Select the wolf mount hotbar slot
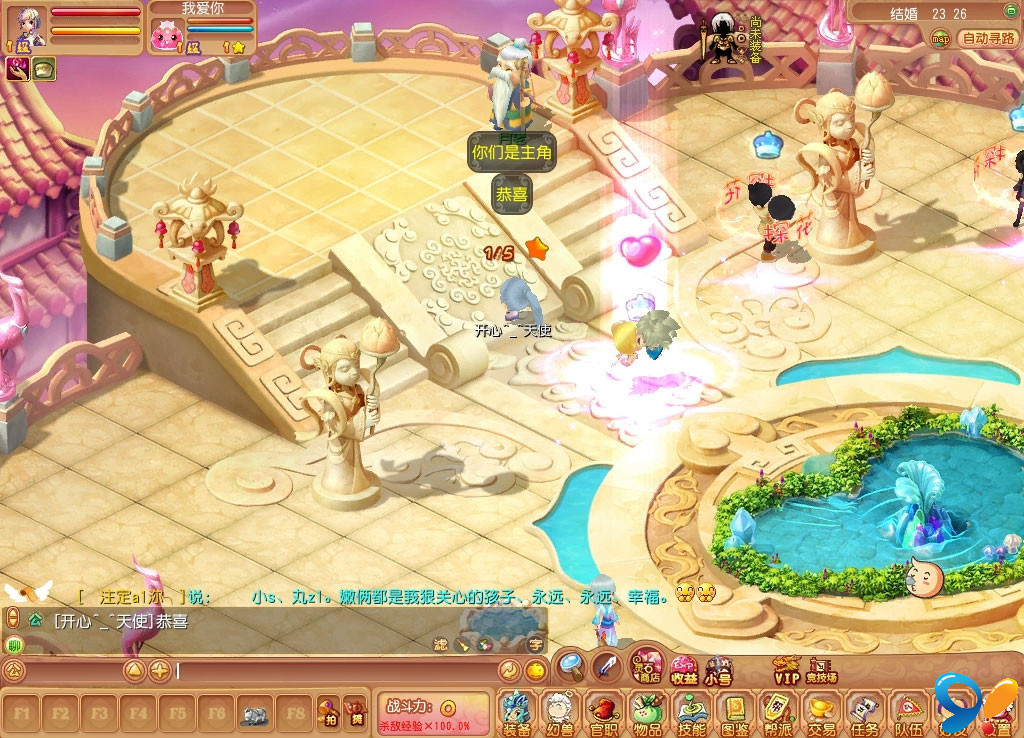1024x738 pixels. [256, 714]
